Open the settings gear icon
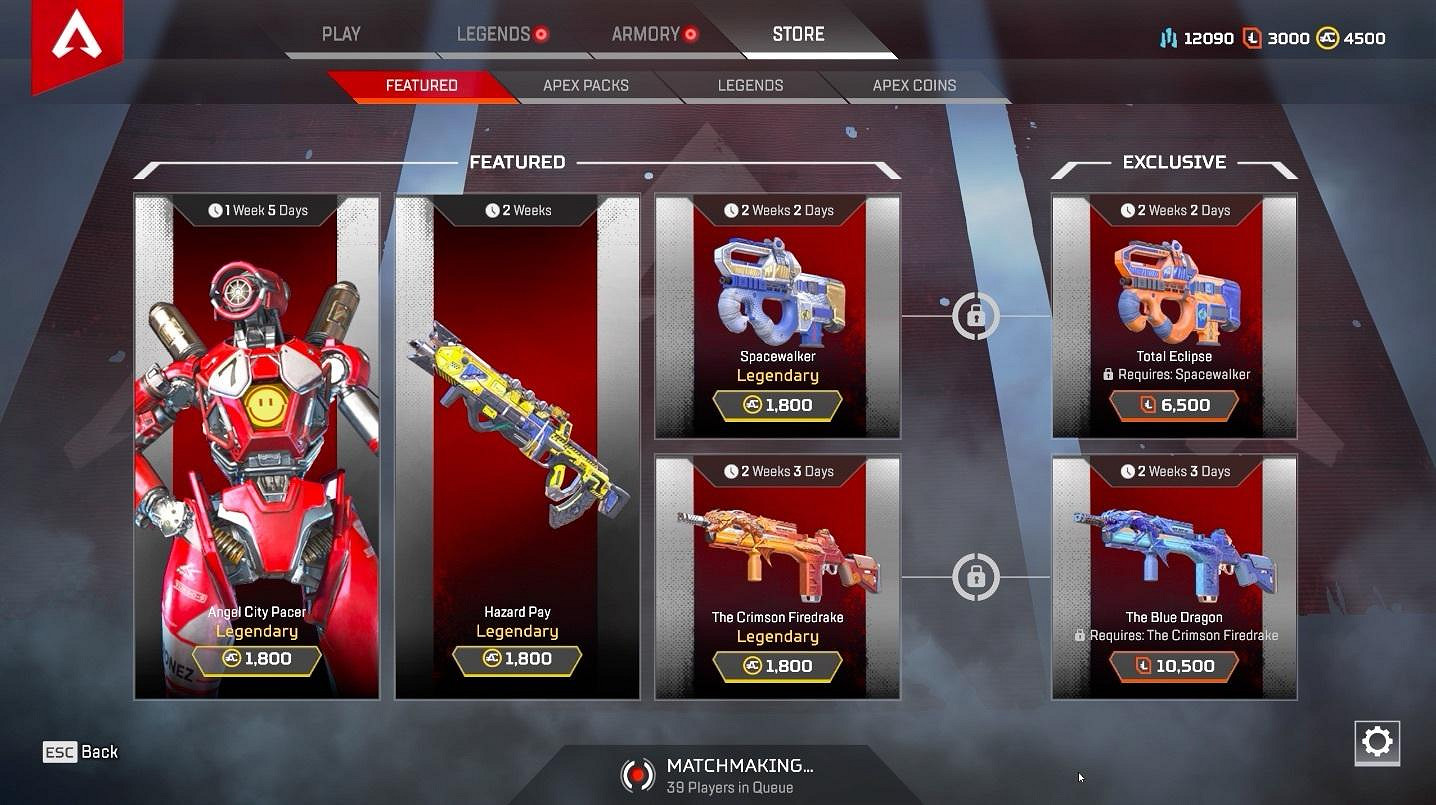 click(1377, 743)
